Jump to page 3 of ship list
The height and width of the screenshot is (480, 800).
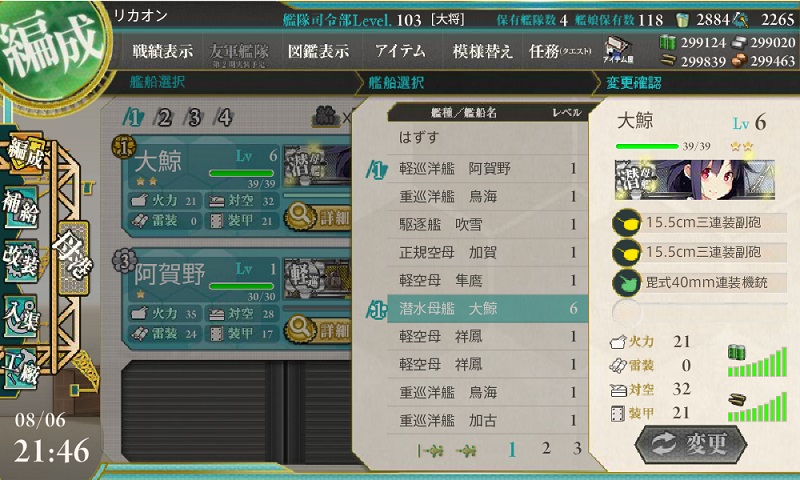click(576, 449)
